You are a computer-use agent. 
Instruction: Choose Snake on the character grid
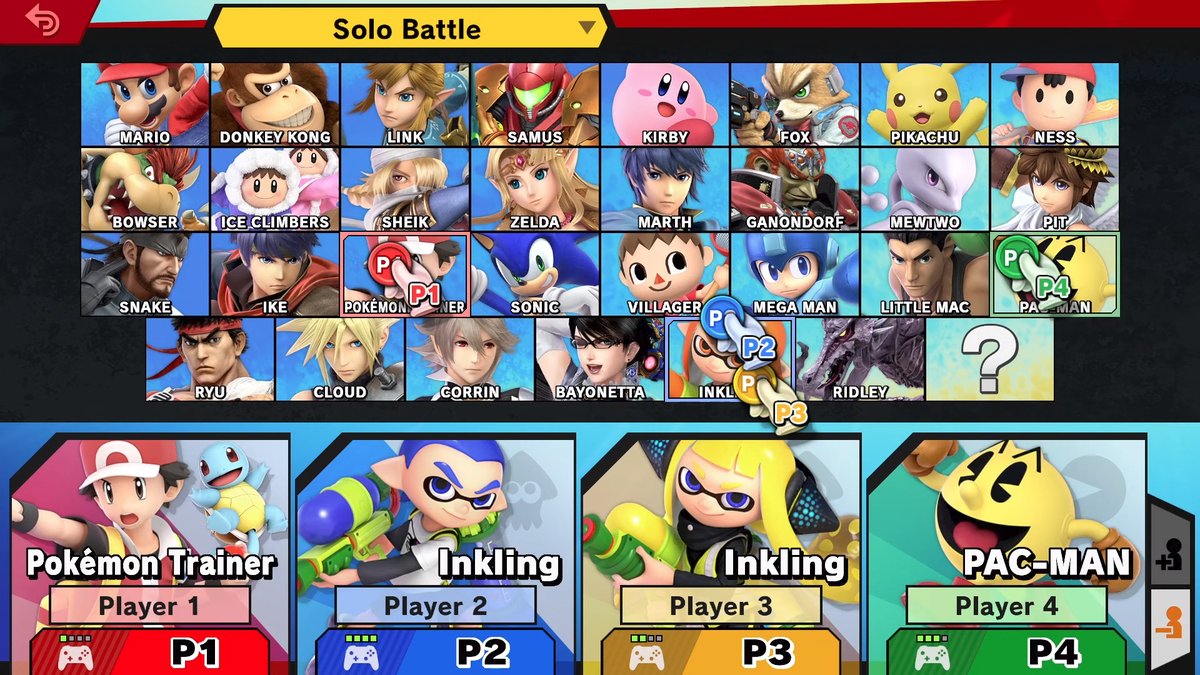coord(145,274)
